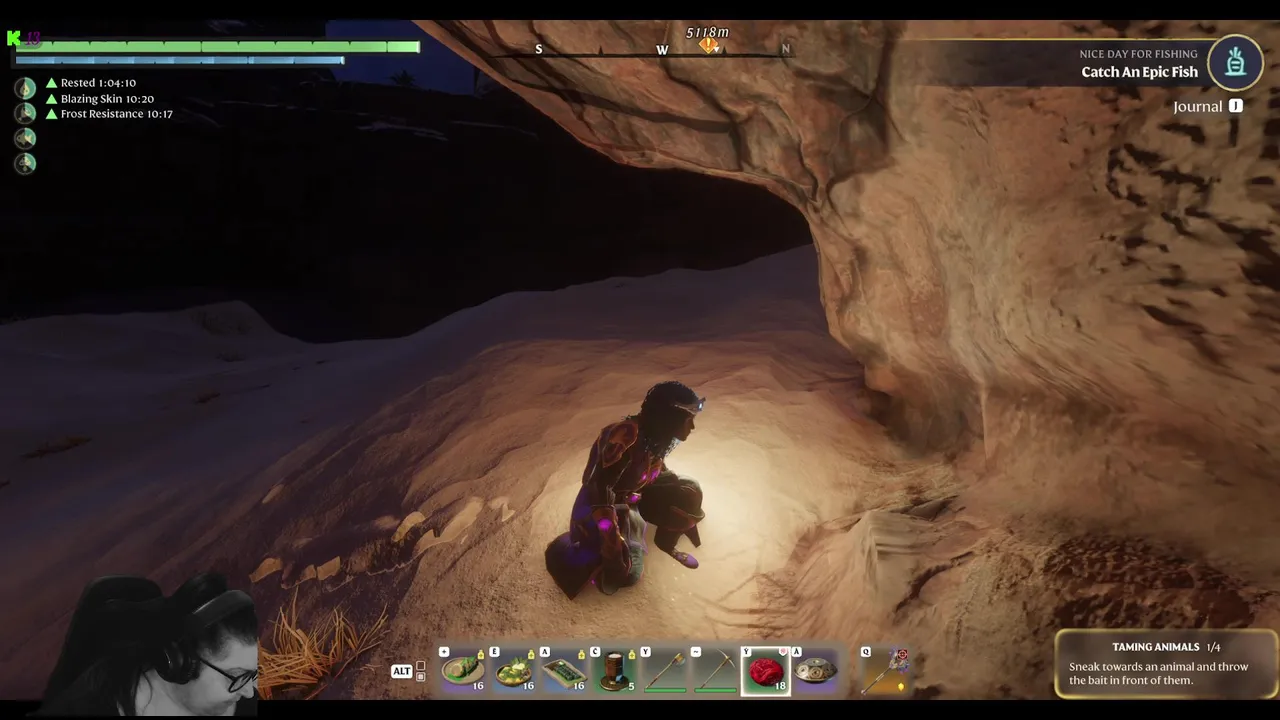Select the brown drink mug slot

(x=614, y=671)
